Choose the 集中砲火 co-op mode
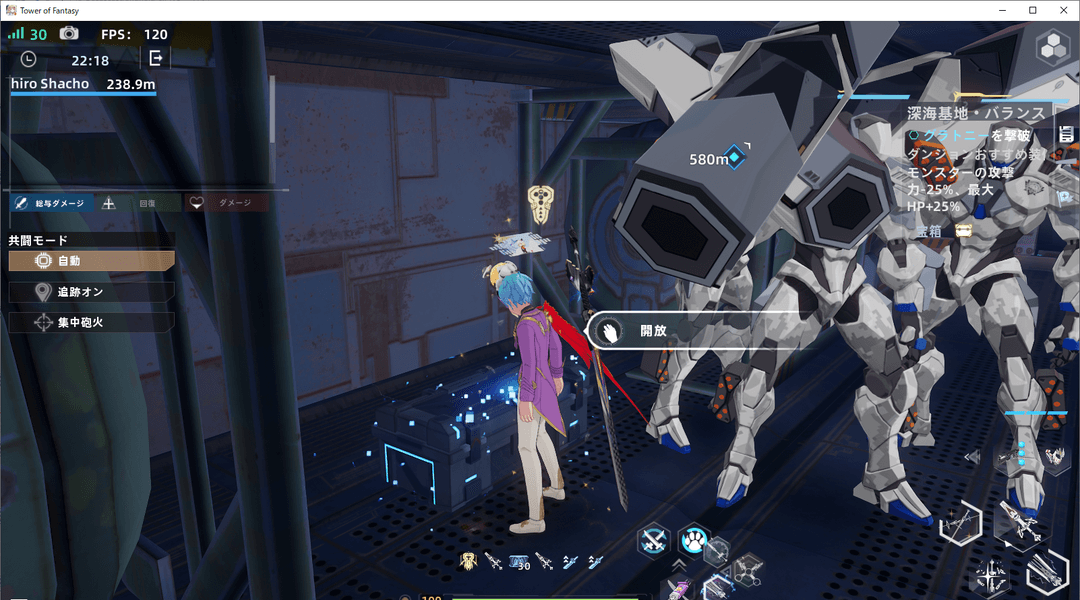The height and width of the screenshot is (600, 1080). tap(91, 323)
